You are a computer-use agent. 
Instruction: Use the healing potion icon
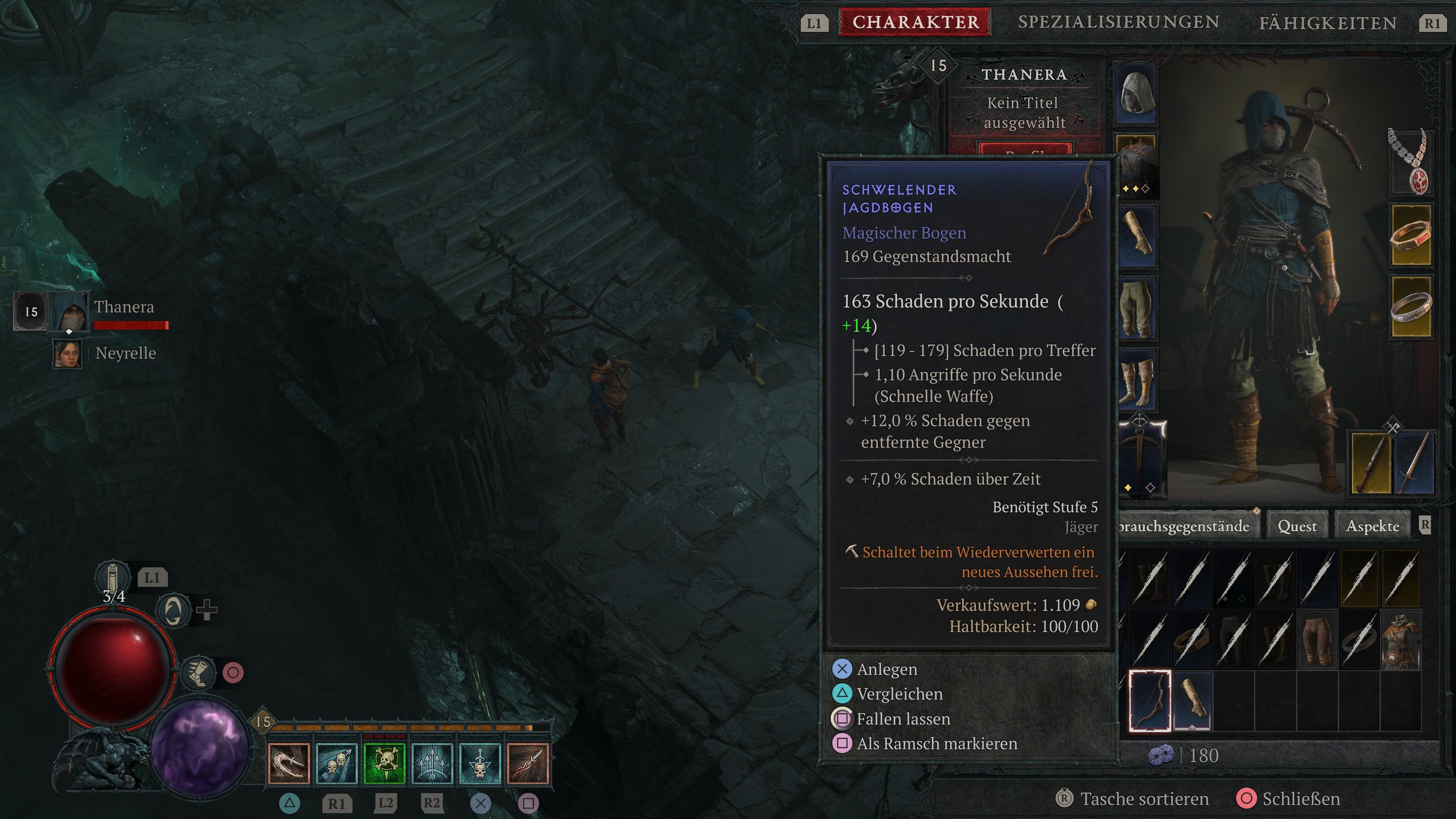point(112,577)
